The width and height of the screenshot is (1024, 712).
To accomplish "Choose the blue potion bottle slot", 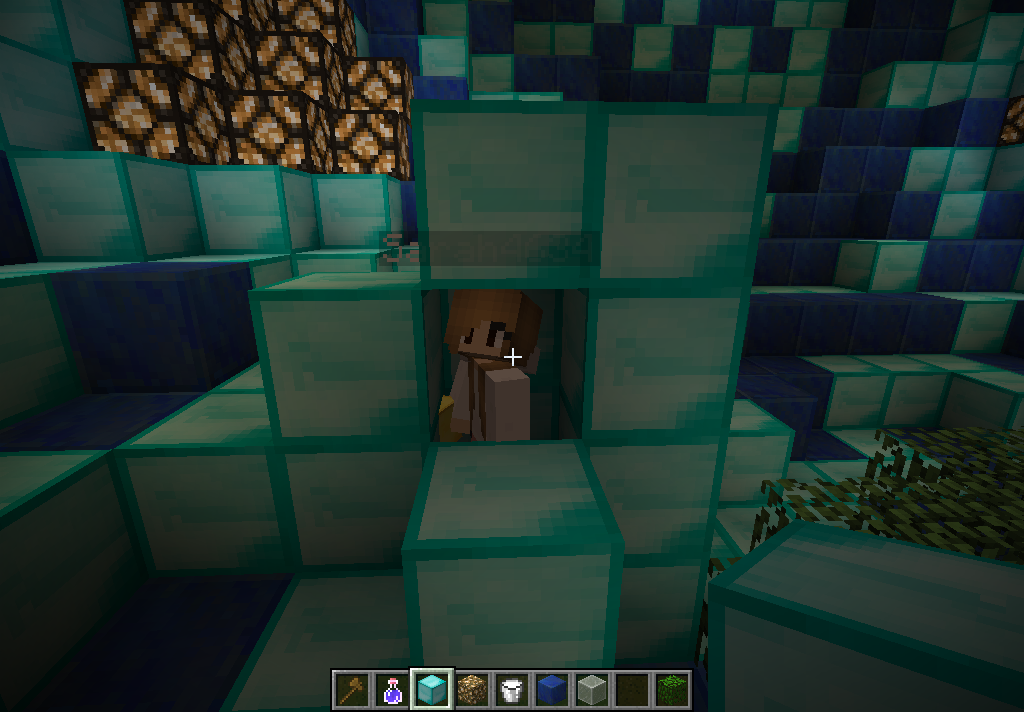I will (x=392, y=690).
